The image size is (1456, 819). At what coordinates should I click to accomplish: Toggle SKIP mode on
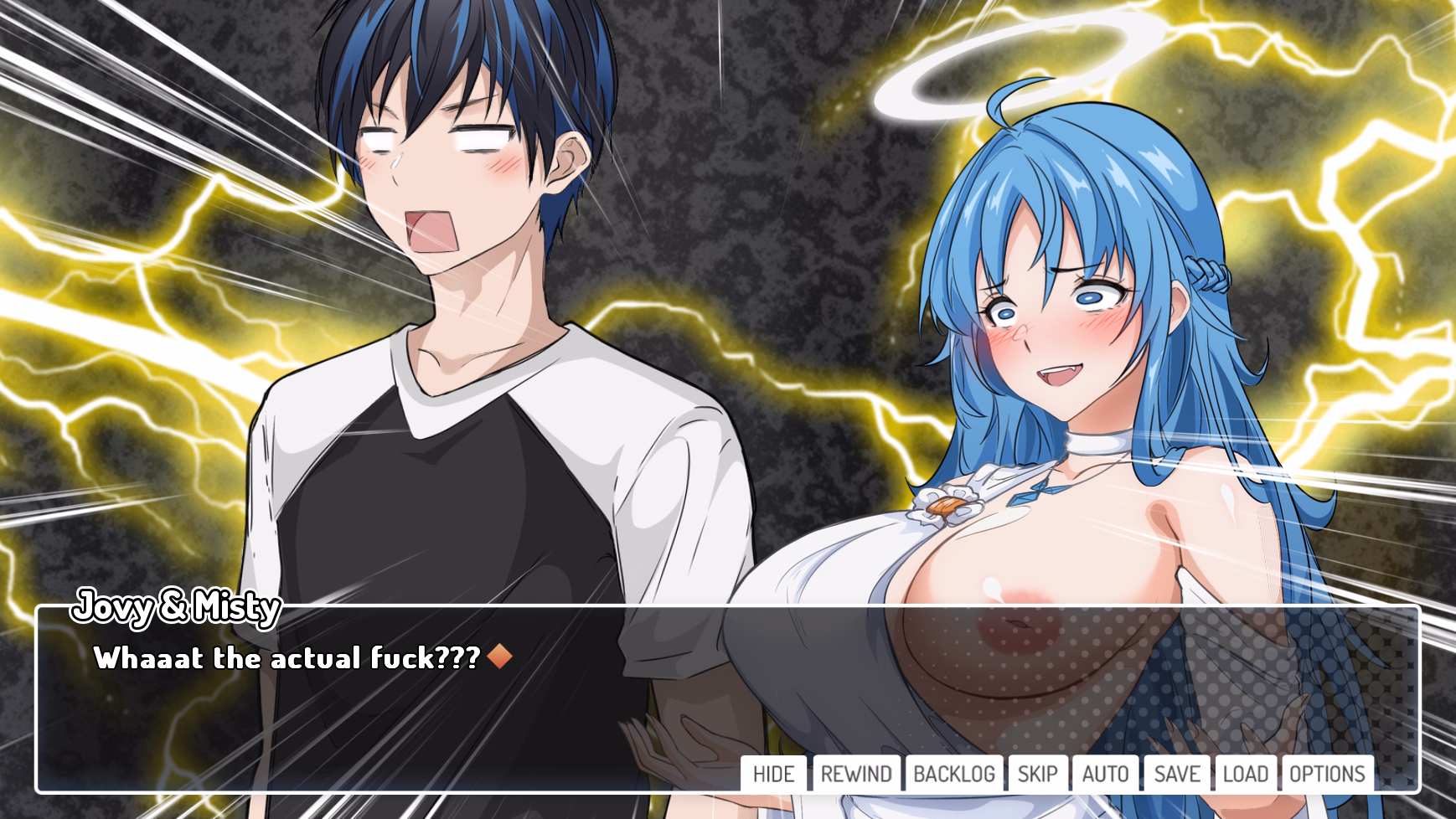(1038, 774)
